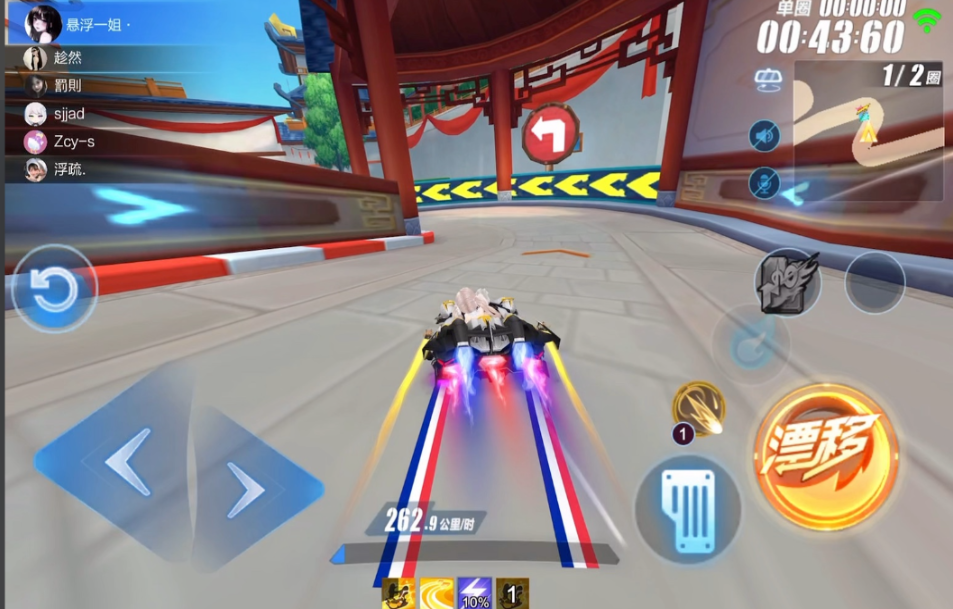The height and width of the screenshot is (609, 953).
Task: Activate the gray flaming skill button
Action: click(x=788, y=282)
